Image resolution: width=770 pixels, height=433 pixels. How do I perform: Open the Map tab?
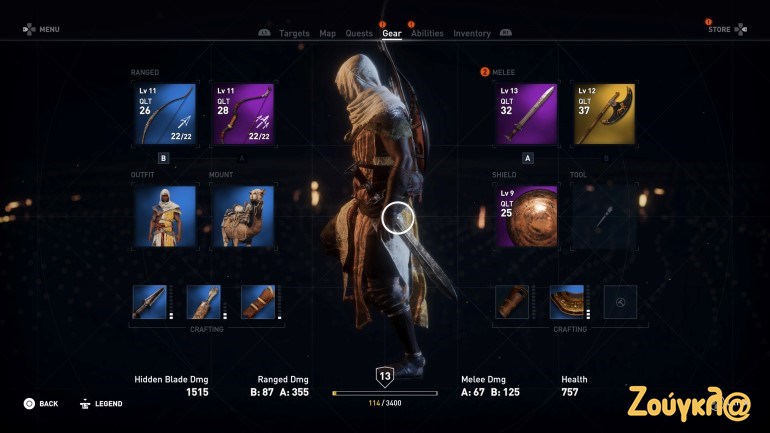[328, 34]
